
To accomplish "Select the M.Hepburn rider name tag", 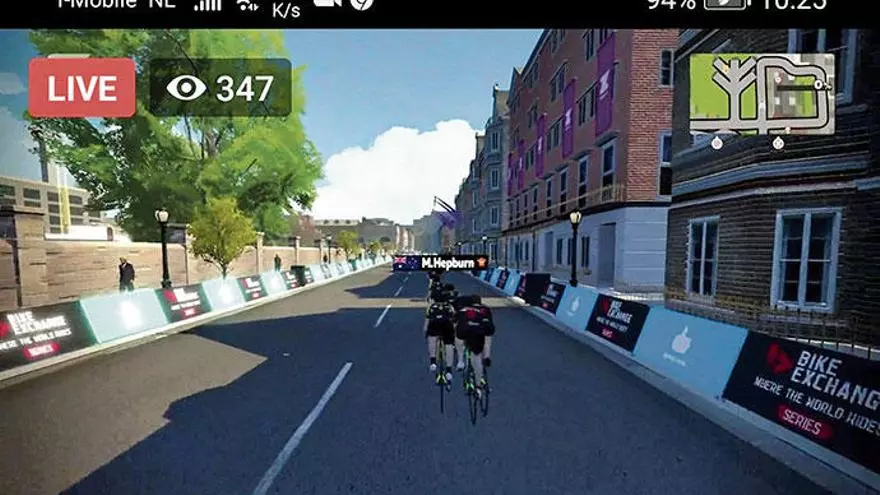I will (x=441, y=263).
